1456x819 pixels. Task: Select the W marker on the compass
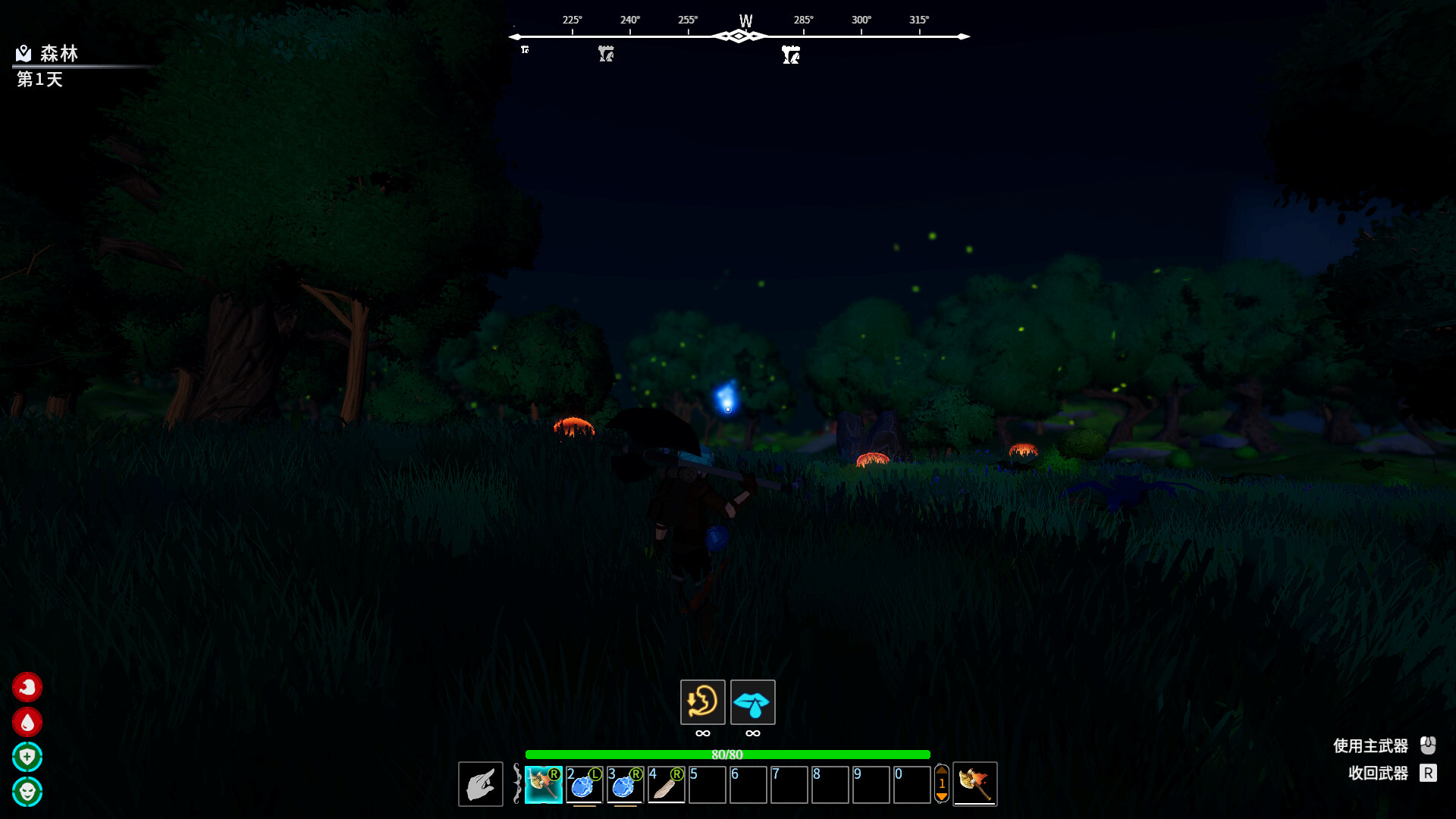(x=744, y=21)
